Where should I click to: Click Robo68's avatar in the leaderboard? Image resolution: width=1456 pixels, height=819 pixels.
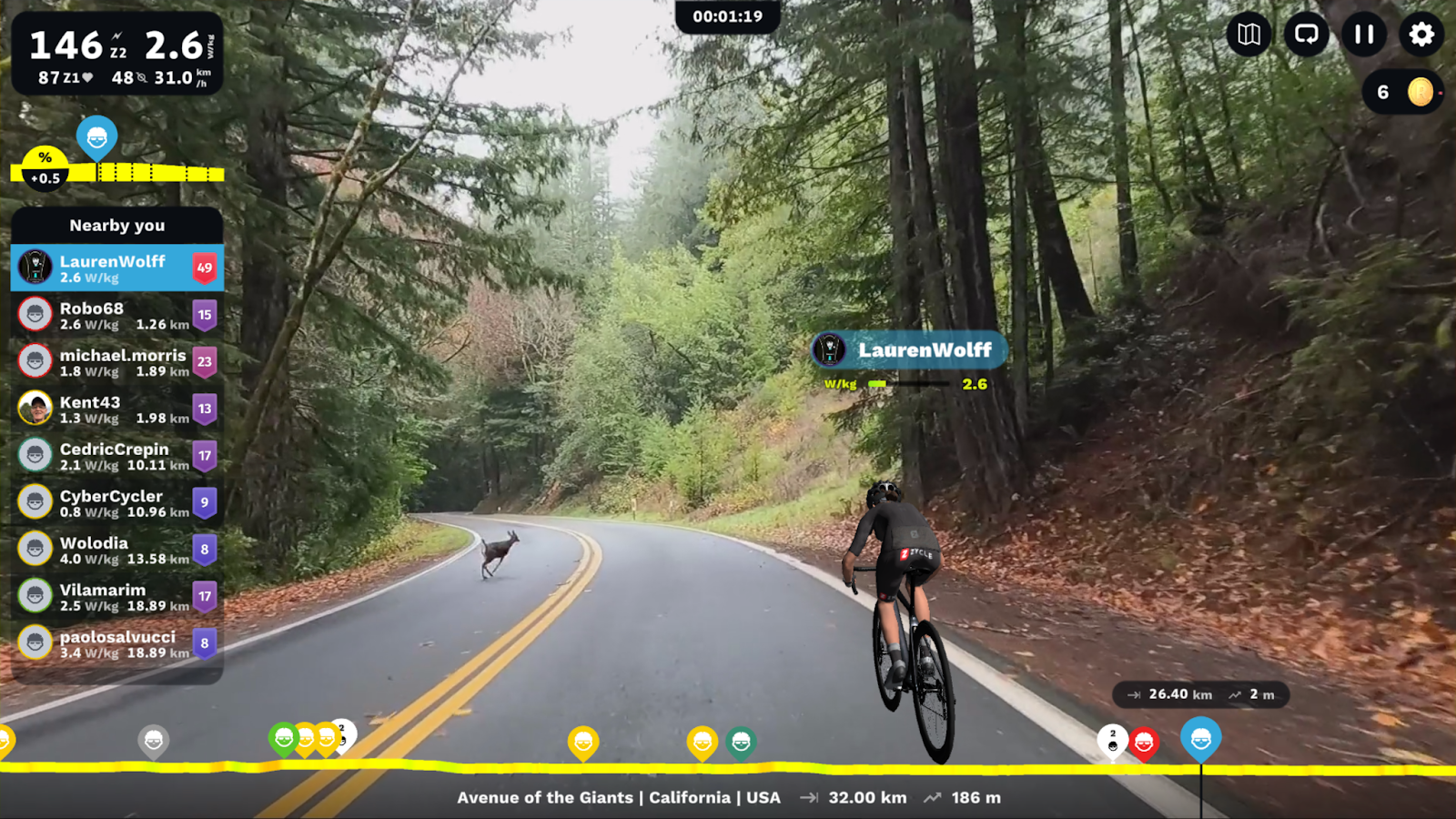coord(33,313)
